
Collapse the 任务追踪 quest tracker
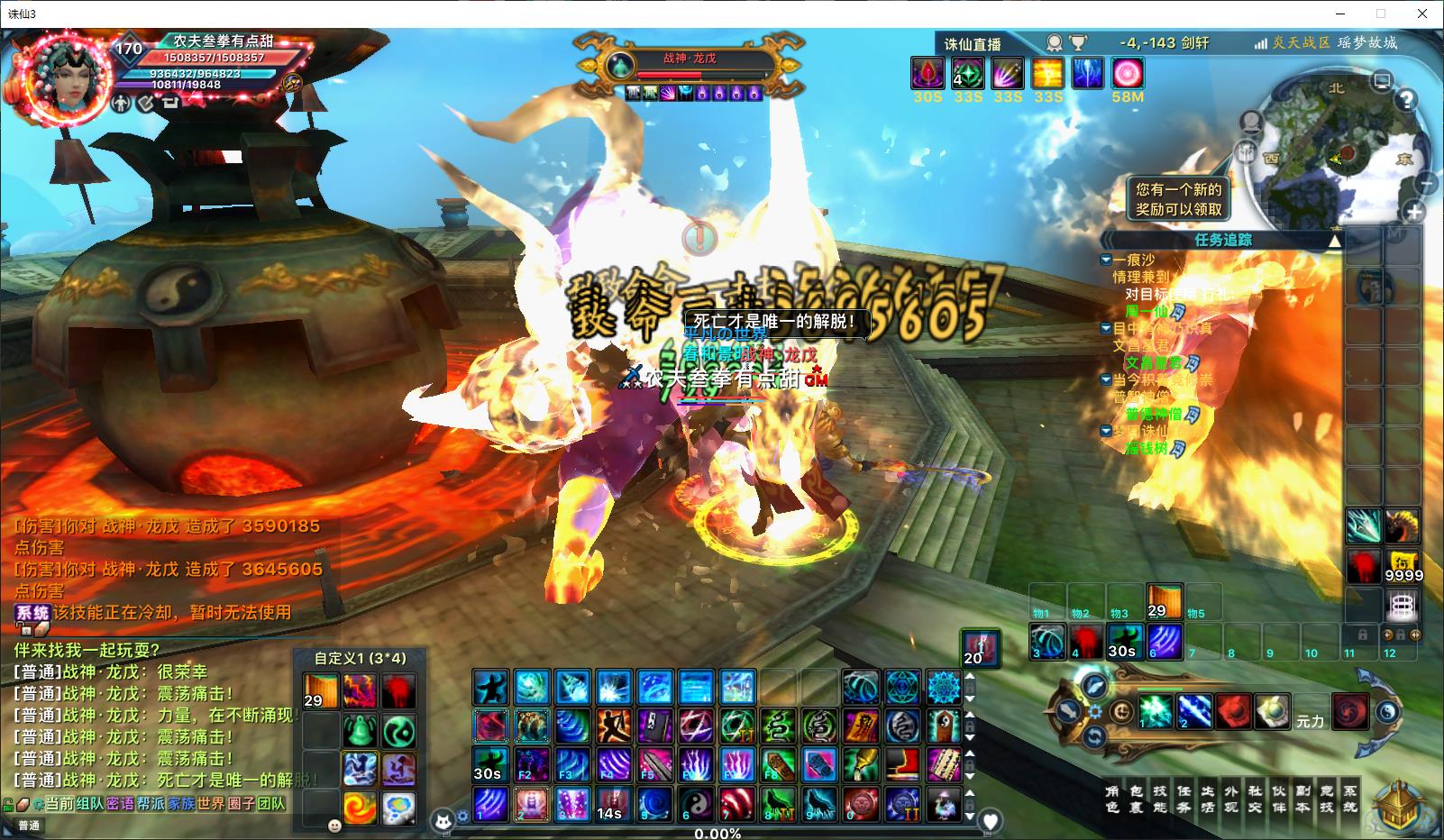tap(1335, 240)
